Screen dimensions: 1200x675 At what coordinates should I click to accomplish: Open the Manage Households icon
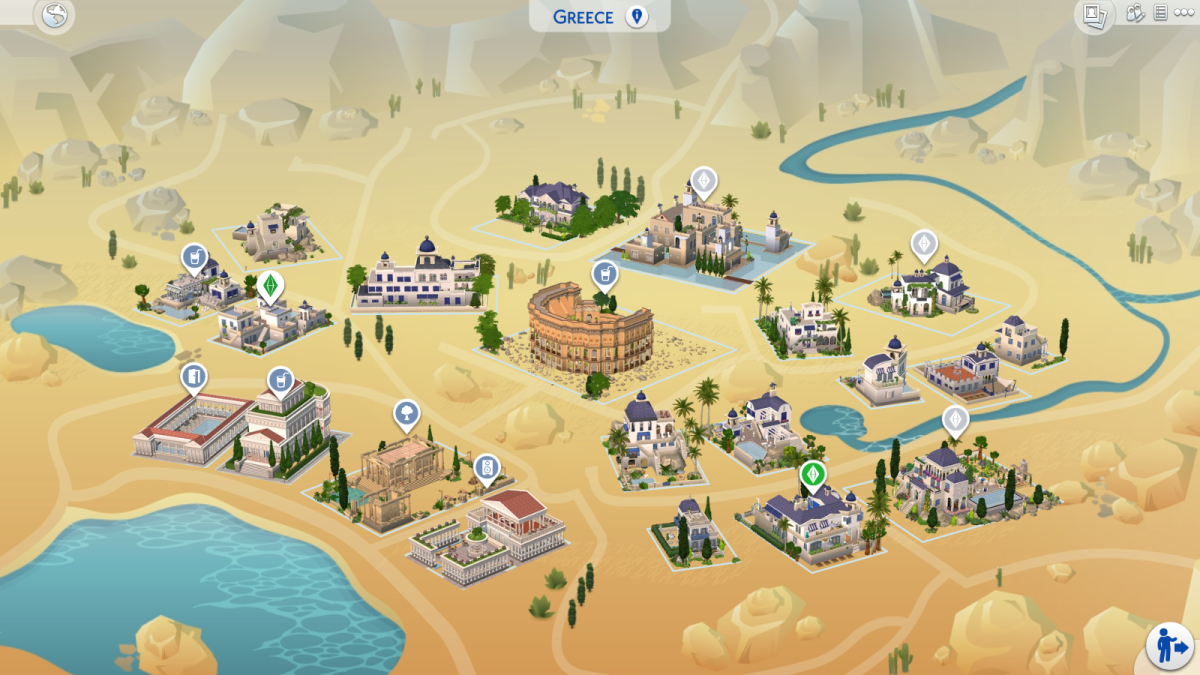(x=1135, y=14)
